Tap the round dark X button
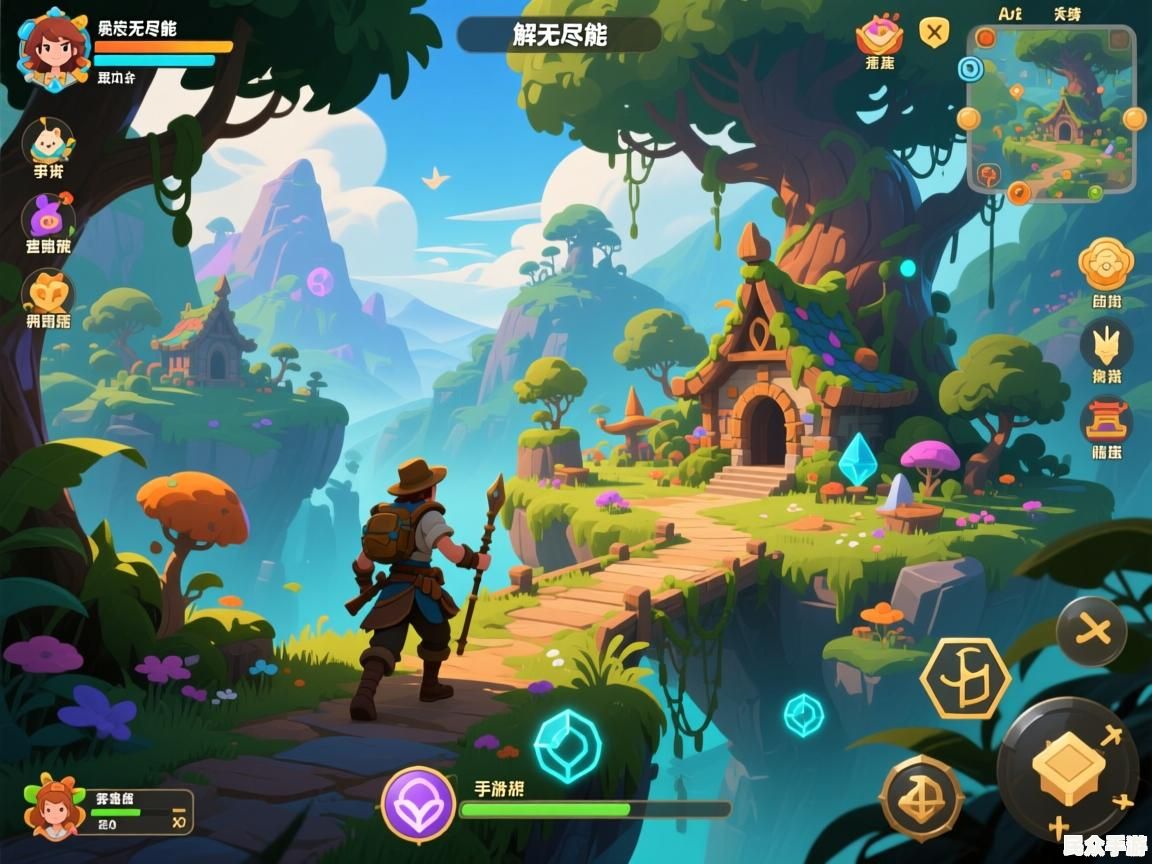The image size is (1152, 864). [x=1091, y=631]
